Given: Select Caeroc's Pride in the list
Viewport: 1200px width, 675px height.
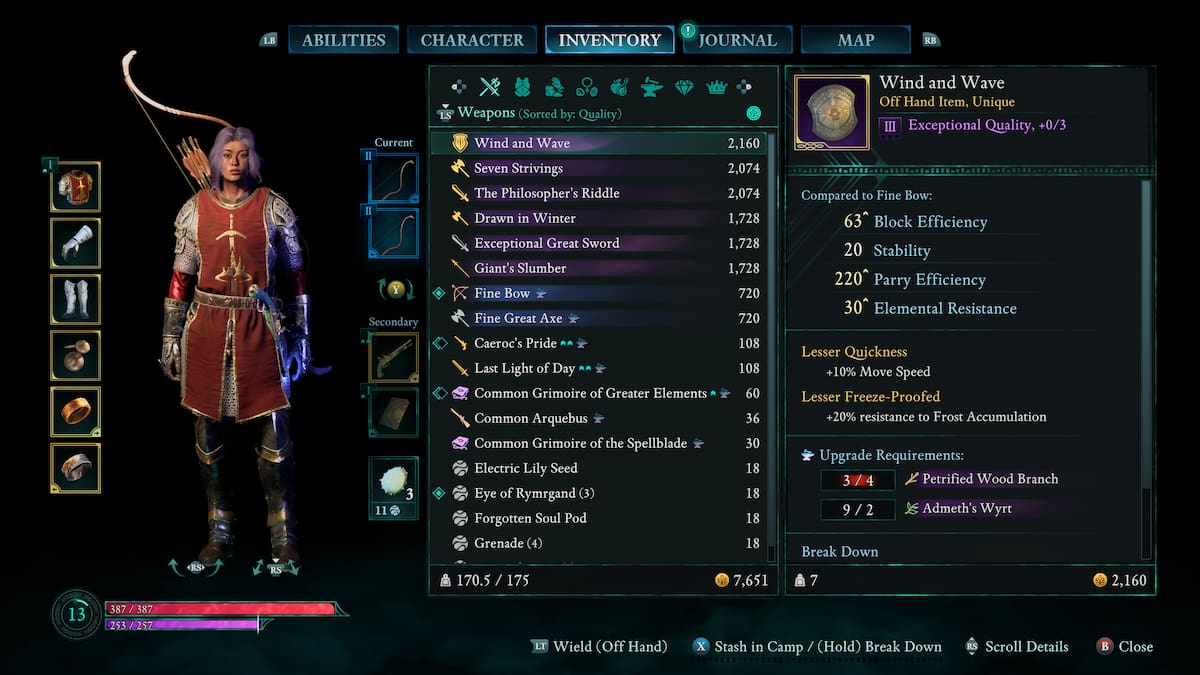Looking at the screenshot, I should click(x=517, y=343).
